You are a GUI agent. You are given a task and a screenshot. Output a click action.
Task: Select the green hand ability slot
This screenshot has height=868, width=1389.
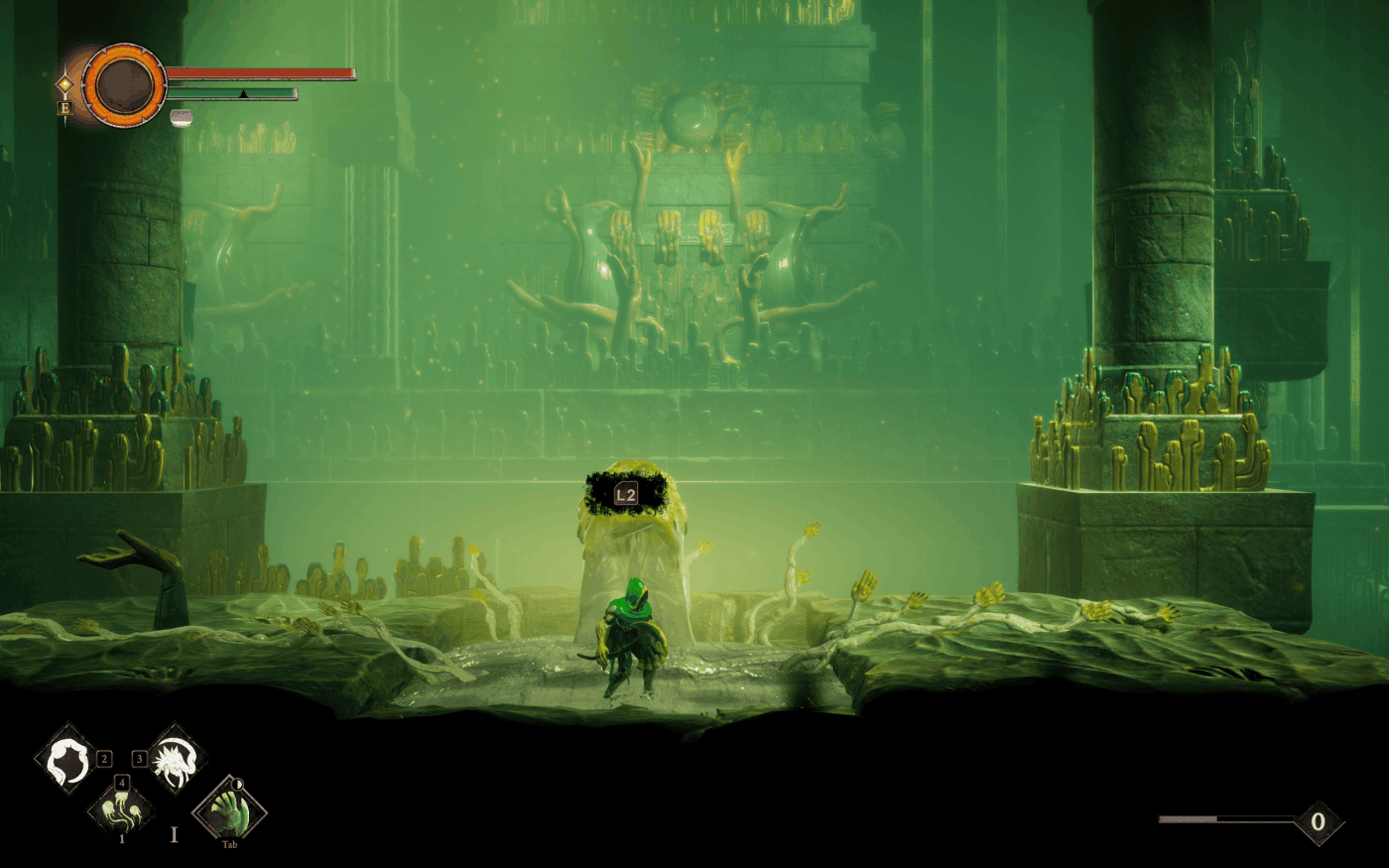click(230, 809)
